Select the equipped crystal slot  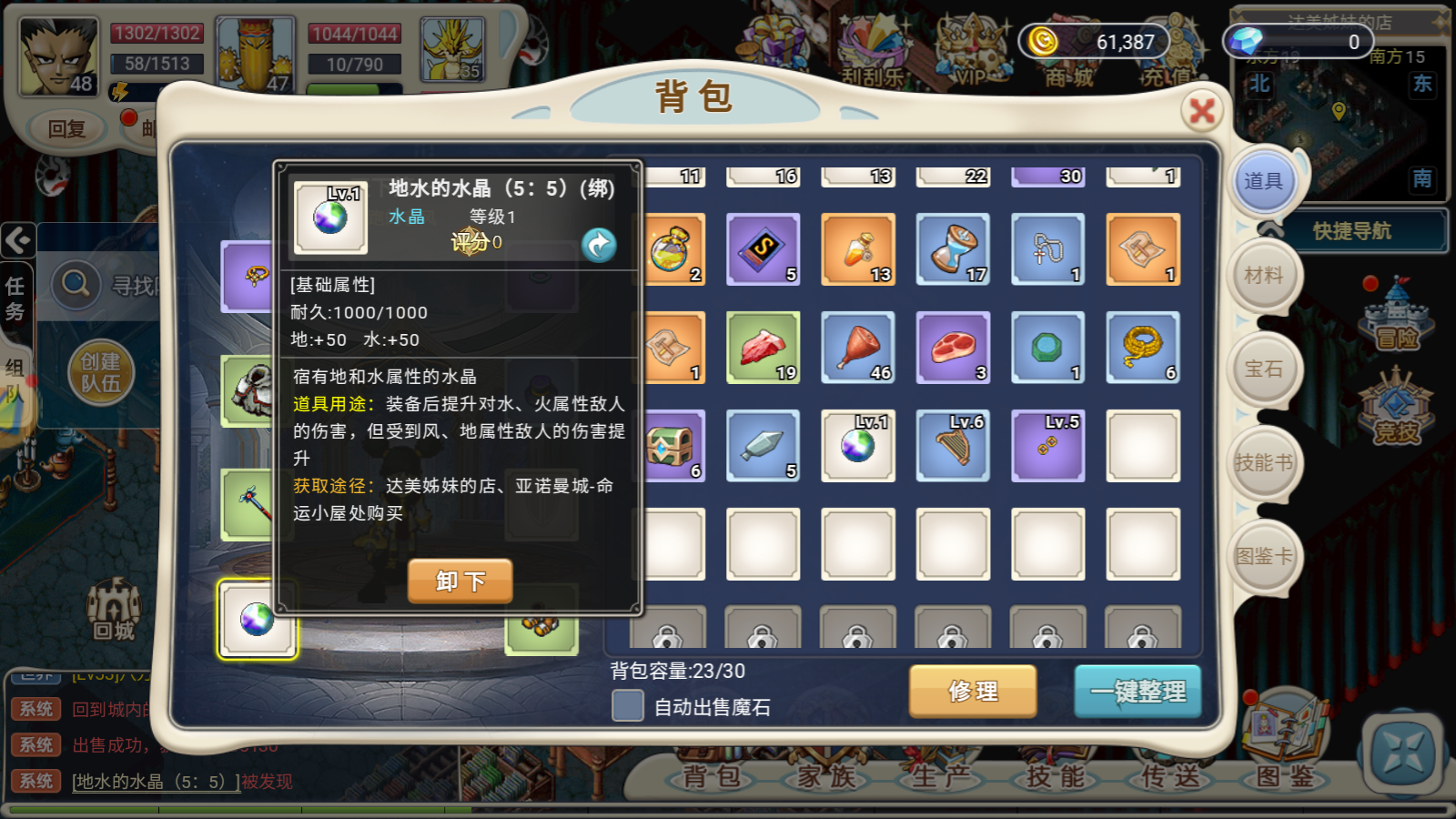point(258,620)
